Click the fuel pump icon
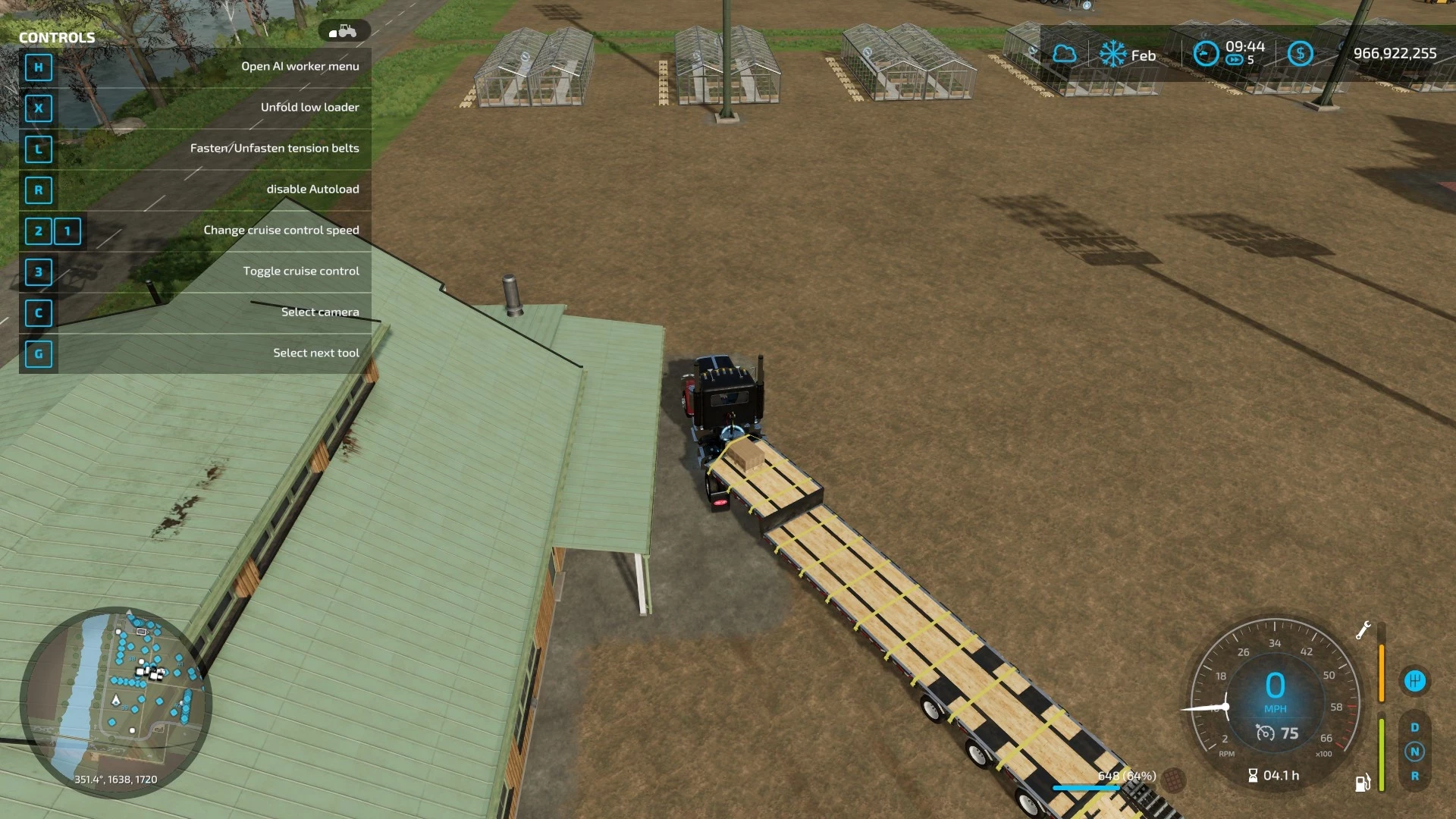 (1363, 783)
